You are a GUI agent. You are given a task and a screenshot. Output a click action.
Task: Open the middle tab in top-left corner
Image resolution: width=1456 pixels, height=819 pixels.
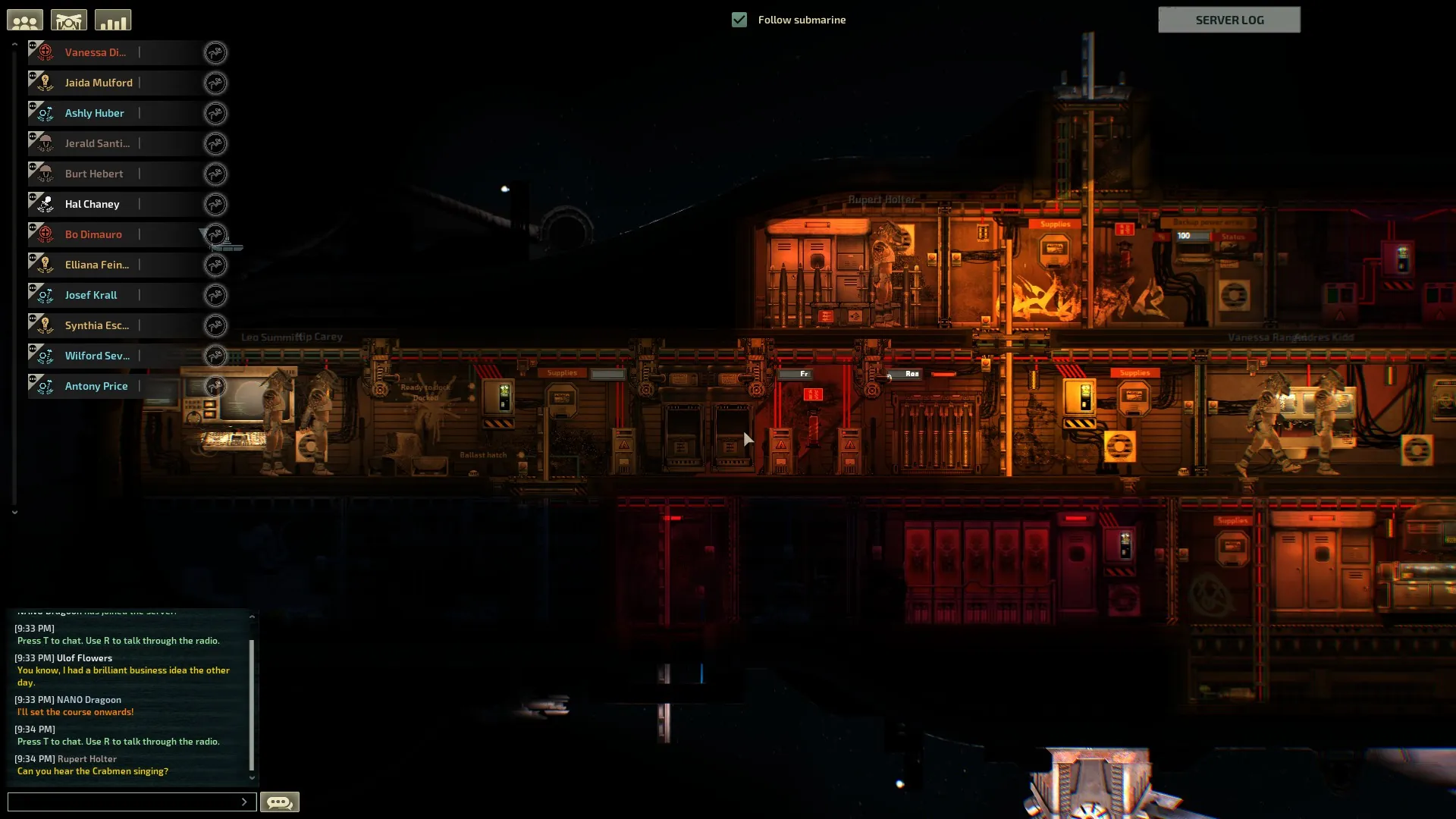[x=69, y=20]
